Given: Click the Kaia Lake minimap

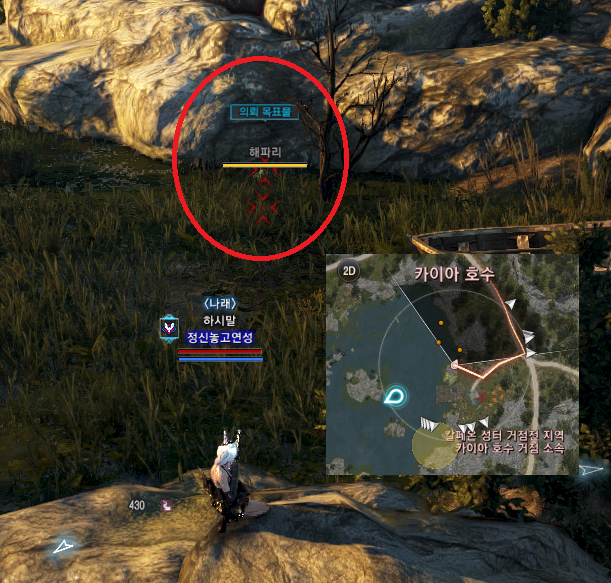Looking at the screenshot, I should point(452,364).
